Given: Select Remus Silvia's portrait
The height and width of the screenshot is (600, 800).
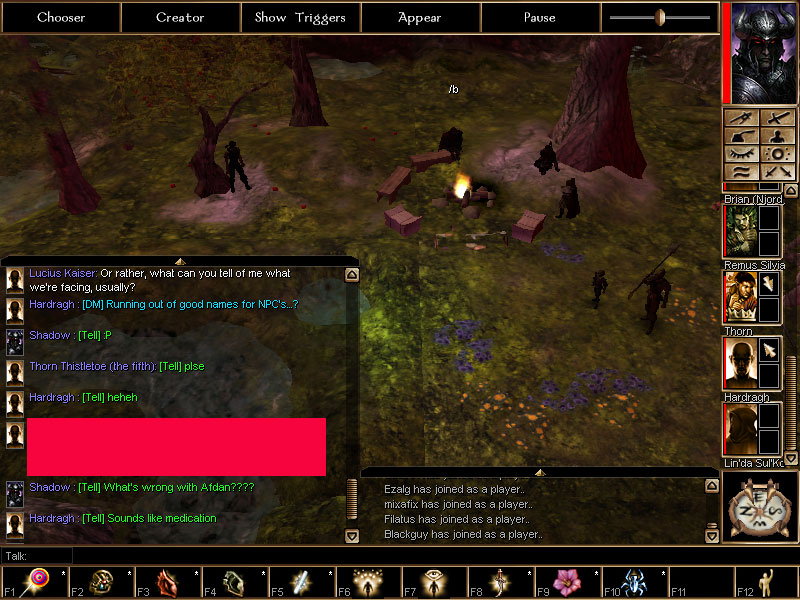Looking at the screenshot, I should [x=739, y=297].
